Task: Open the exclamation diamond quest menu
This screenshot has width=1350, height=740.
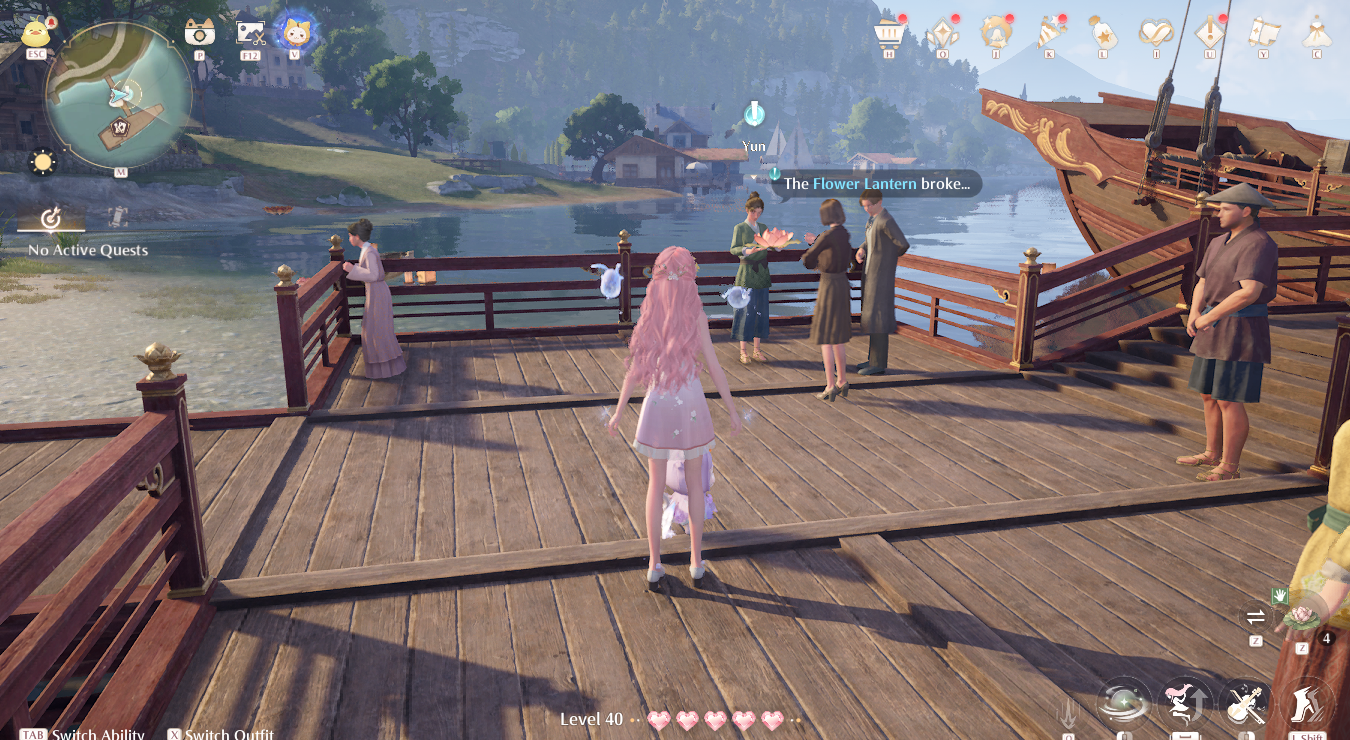Action: (x=1210, y=33)
